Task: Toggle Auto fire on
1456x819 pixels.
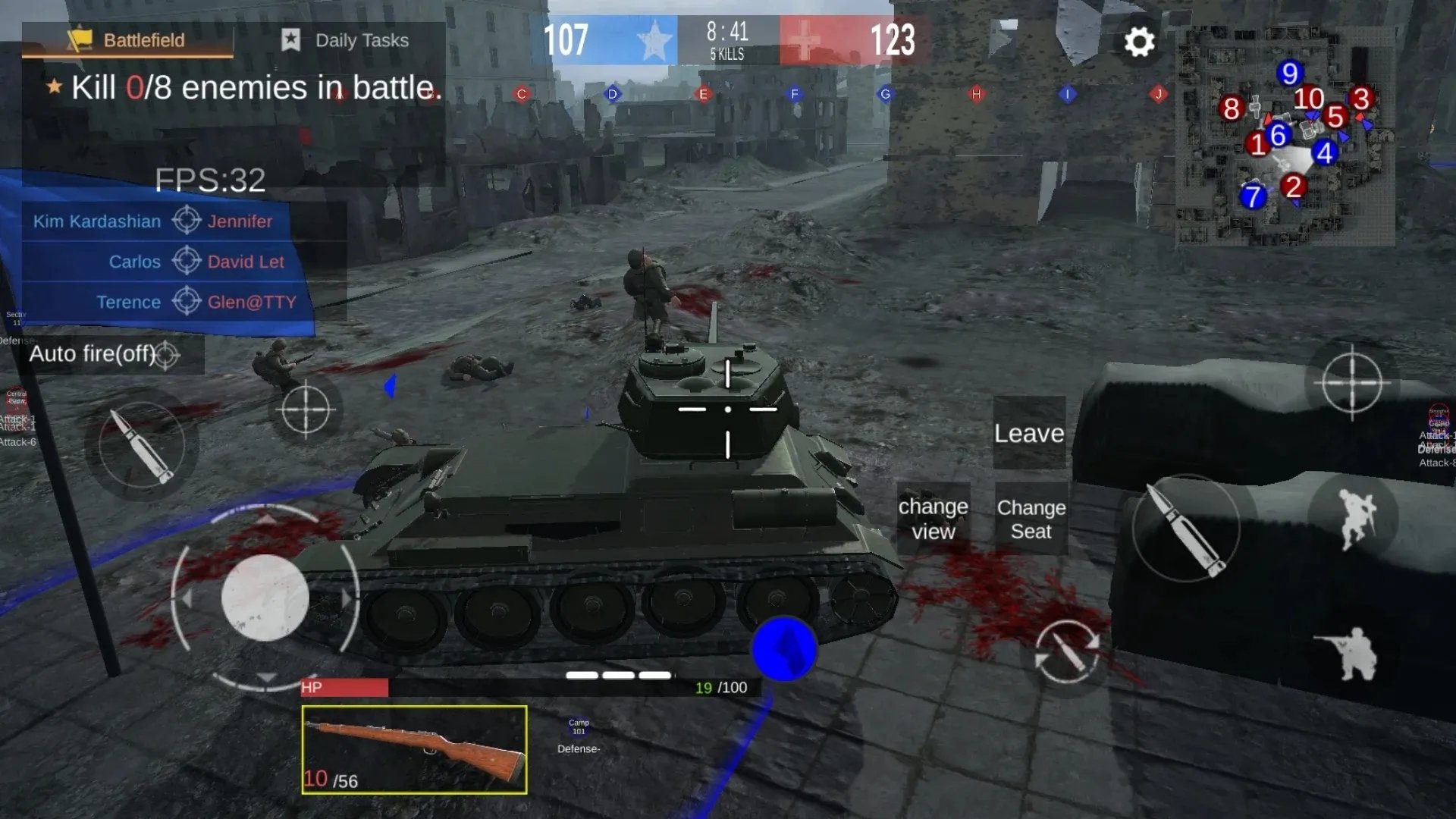Action: [95, 354]
